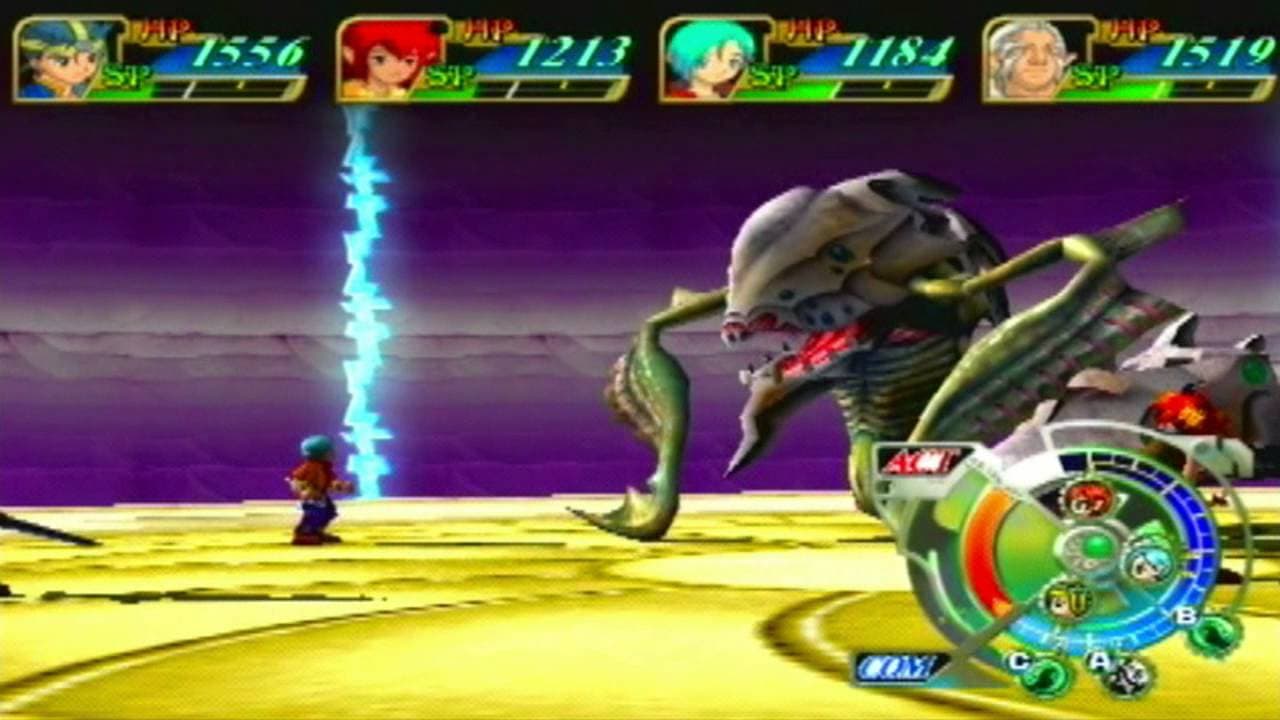Select the COM! label at the bottom-left of gauge
The width and height of the screenshot is (1280, 720).
point(896,668)
